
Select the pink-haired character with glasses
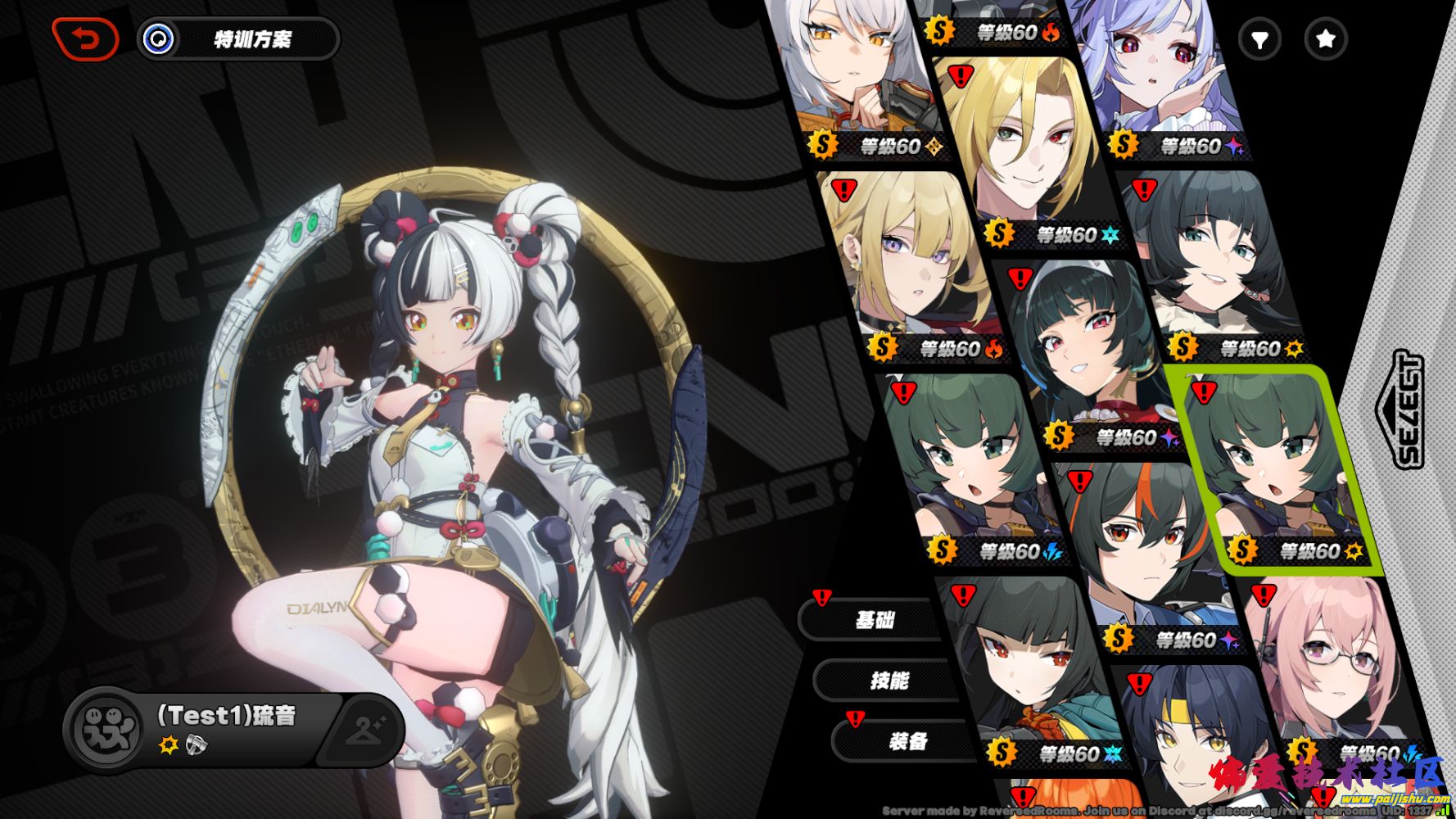(1327, 663)
